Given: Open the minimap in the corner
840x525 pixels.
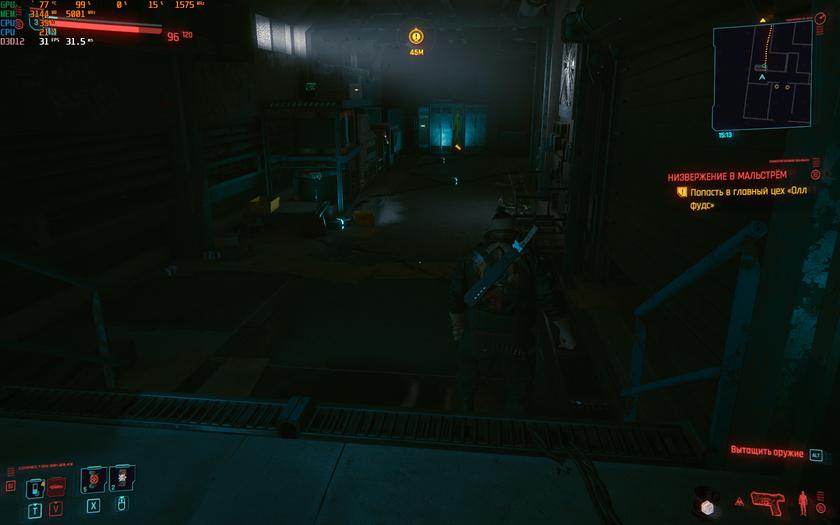Looking at the screenshot, I should pyautogui.click(x=763, y=74).
